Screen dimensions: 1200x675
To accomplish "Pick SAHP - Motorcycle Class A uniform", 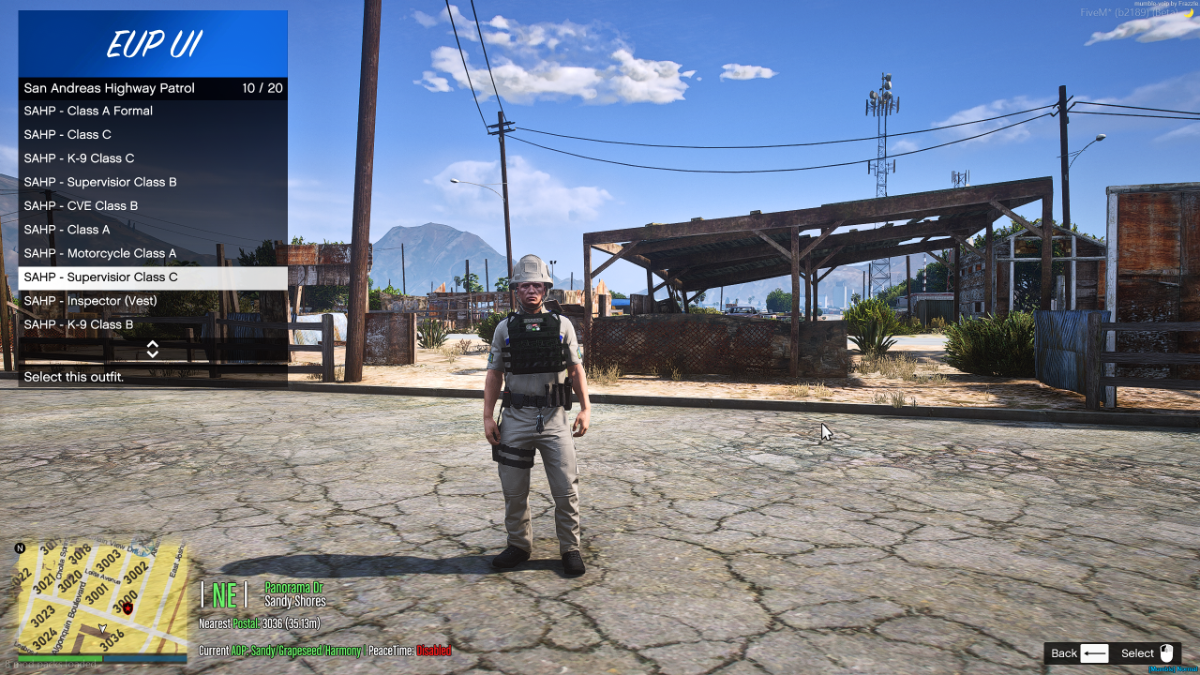I will click(x=152, y=254).
